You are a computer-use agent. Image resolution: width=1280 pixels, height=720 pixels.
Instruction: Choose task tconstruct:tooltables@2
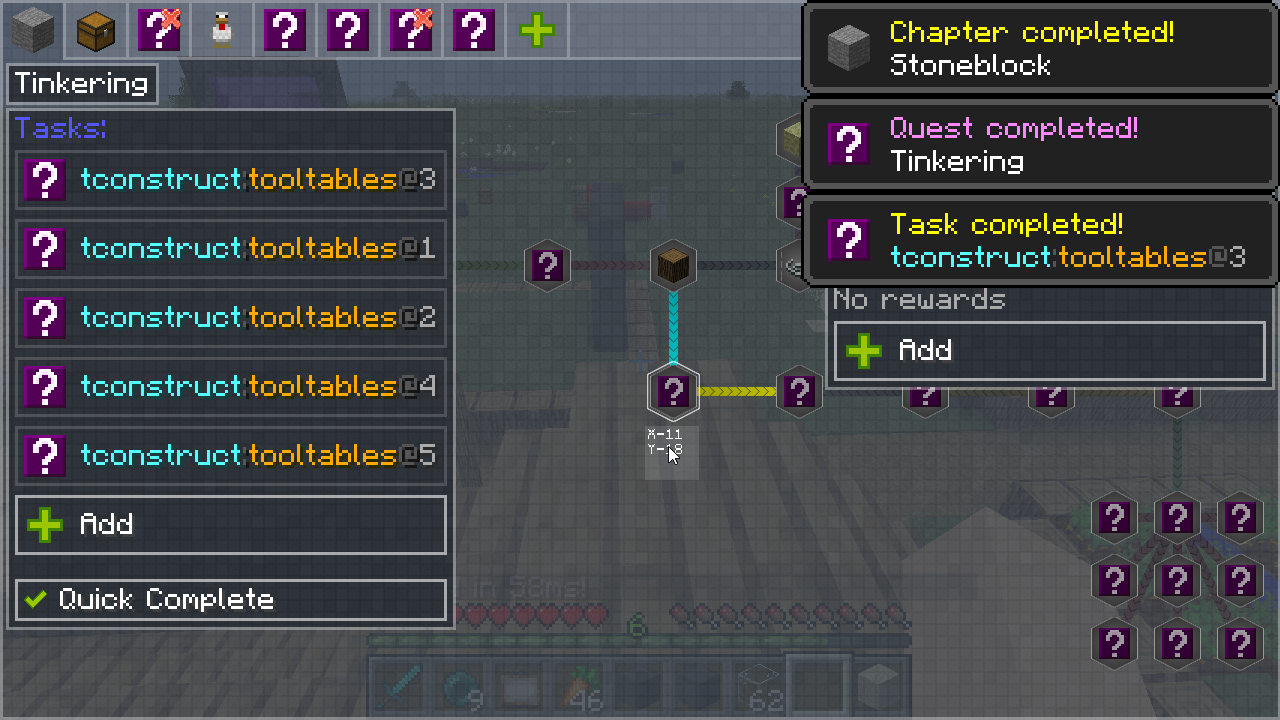tap(231, 317)
